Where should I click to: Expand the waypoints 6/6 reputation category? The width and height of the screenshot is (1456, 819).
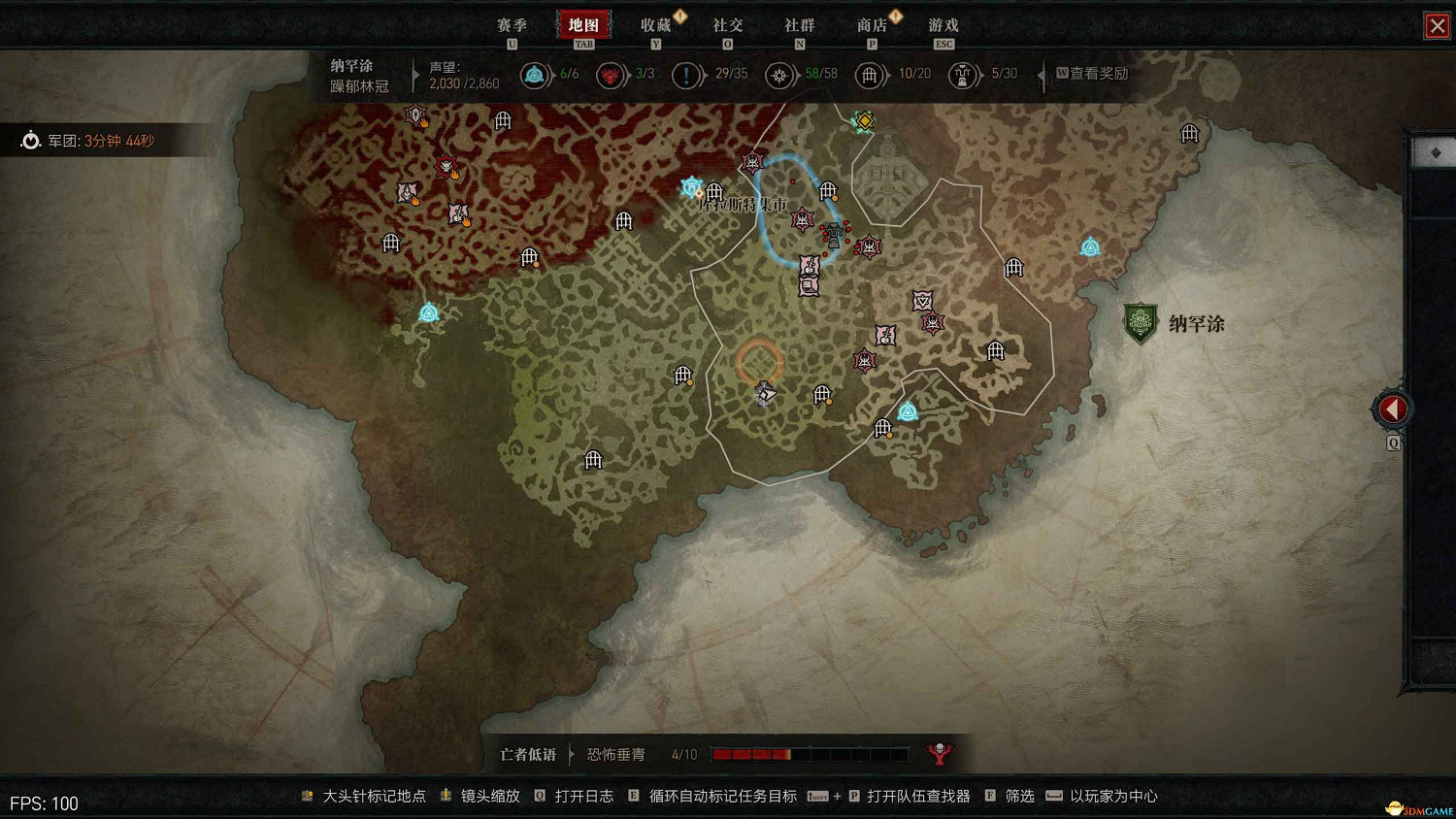tap(536, 75)
